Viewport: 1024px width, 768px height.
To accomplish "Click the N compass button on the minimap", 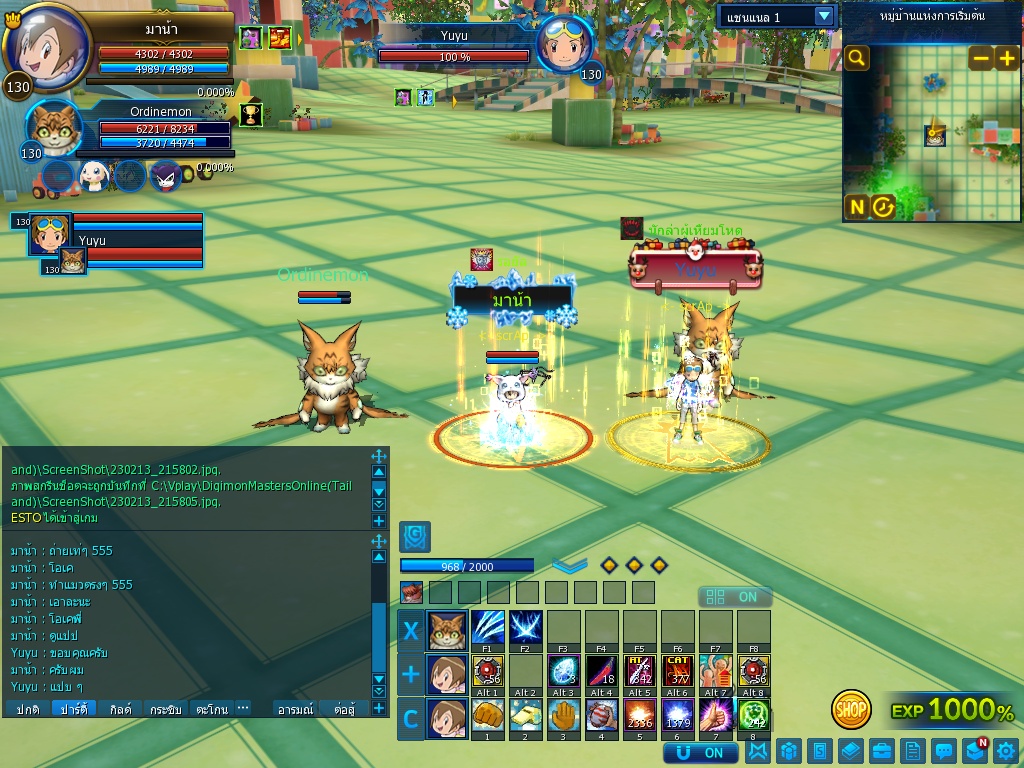I will click(x=857, y=207).
